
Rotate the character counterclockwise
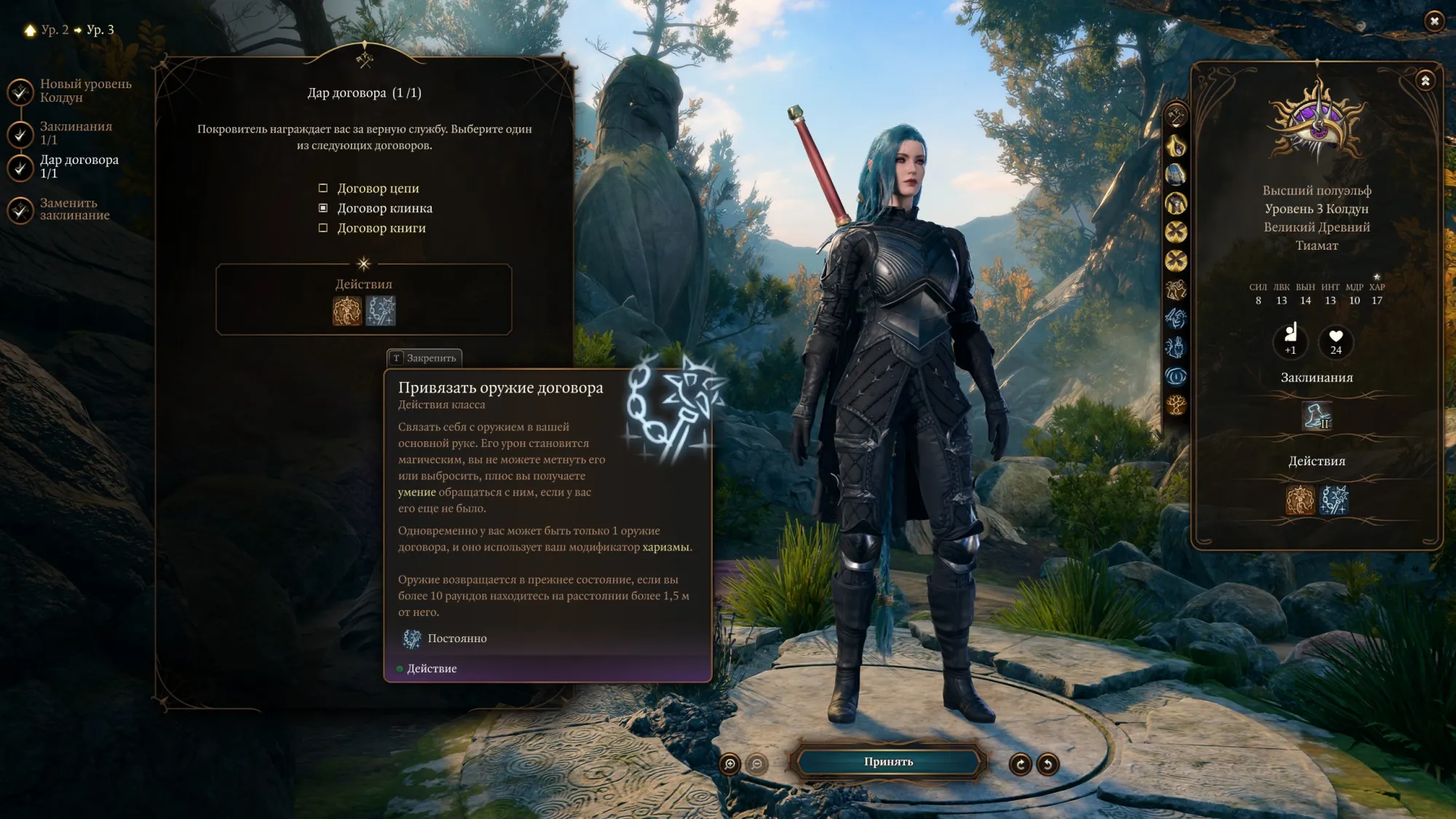click(x=1048, y=764)
